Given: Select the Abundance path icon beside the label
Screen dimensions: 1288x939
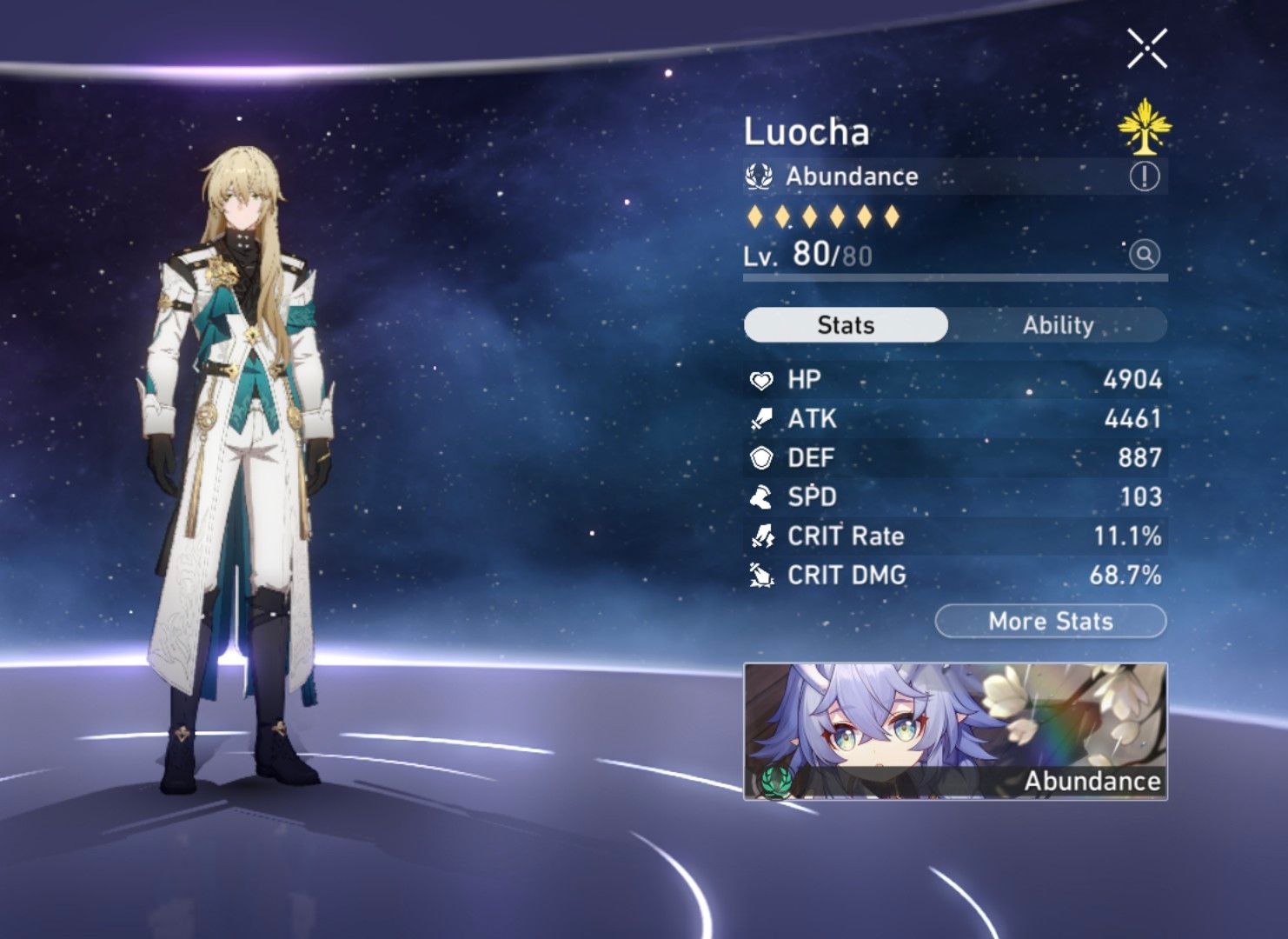Looking at the screenshot, I should 759,175.
